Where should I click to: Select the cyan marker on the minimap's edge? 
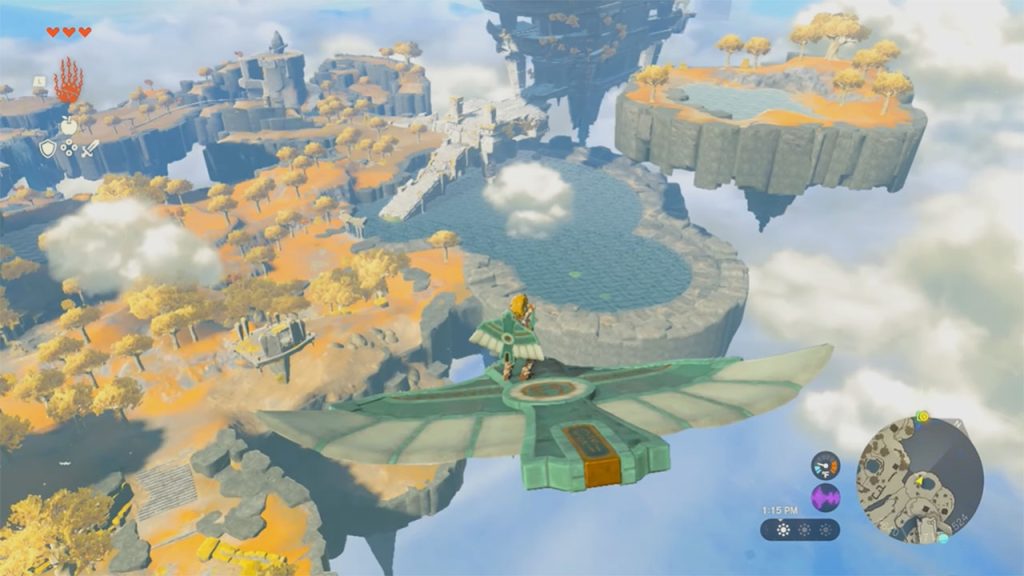(x=942, y=538)
